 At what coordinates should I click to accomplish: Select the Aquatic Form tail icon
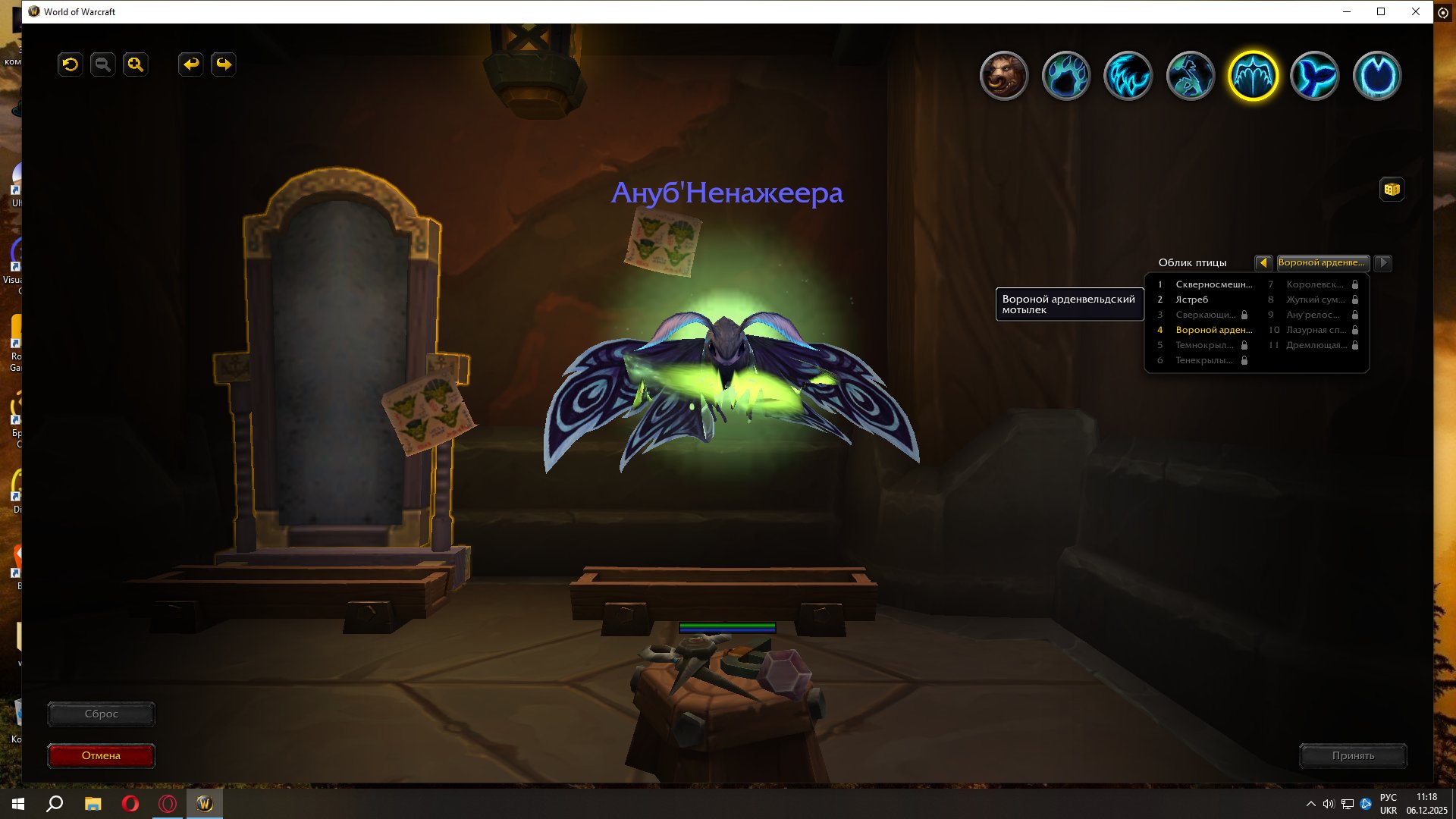pyautogui.click(x=1316, y=76)
